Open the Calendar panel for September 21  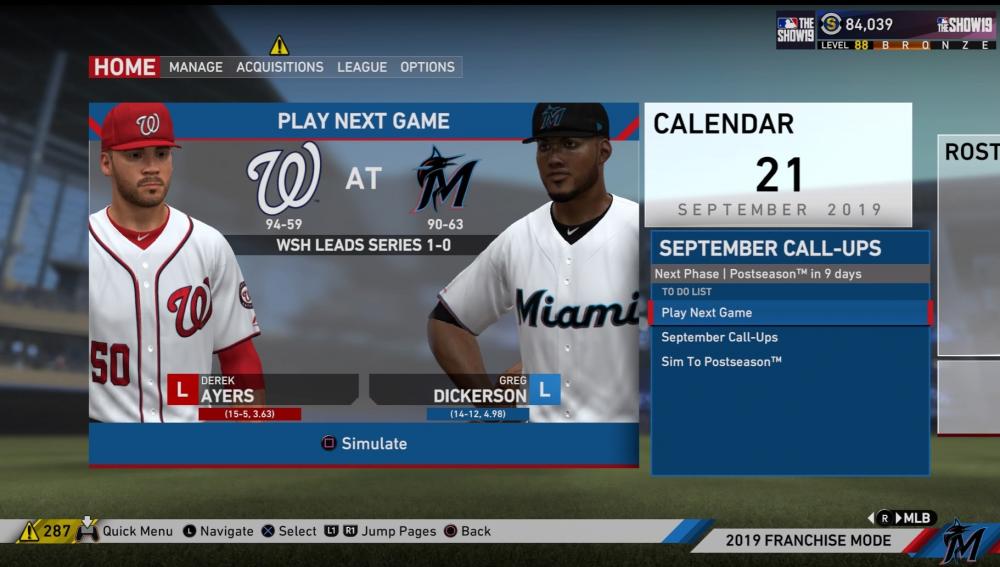tap(778, 165)
